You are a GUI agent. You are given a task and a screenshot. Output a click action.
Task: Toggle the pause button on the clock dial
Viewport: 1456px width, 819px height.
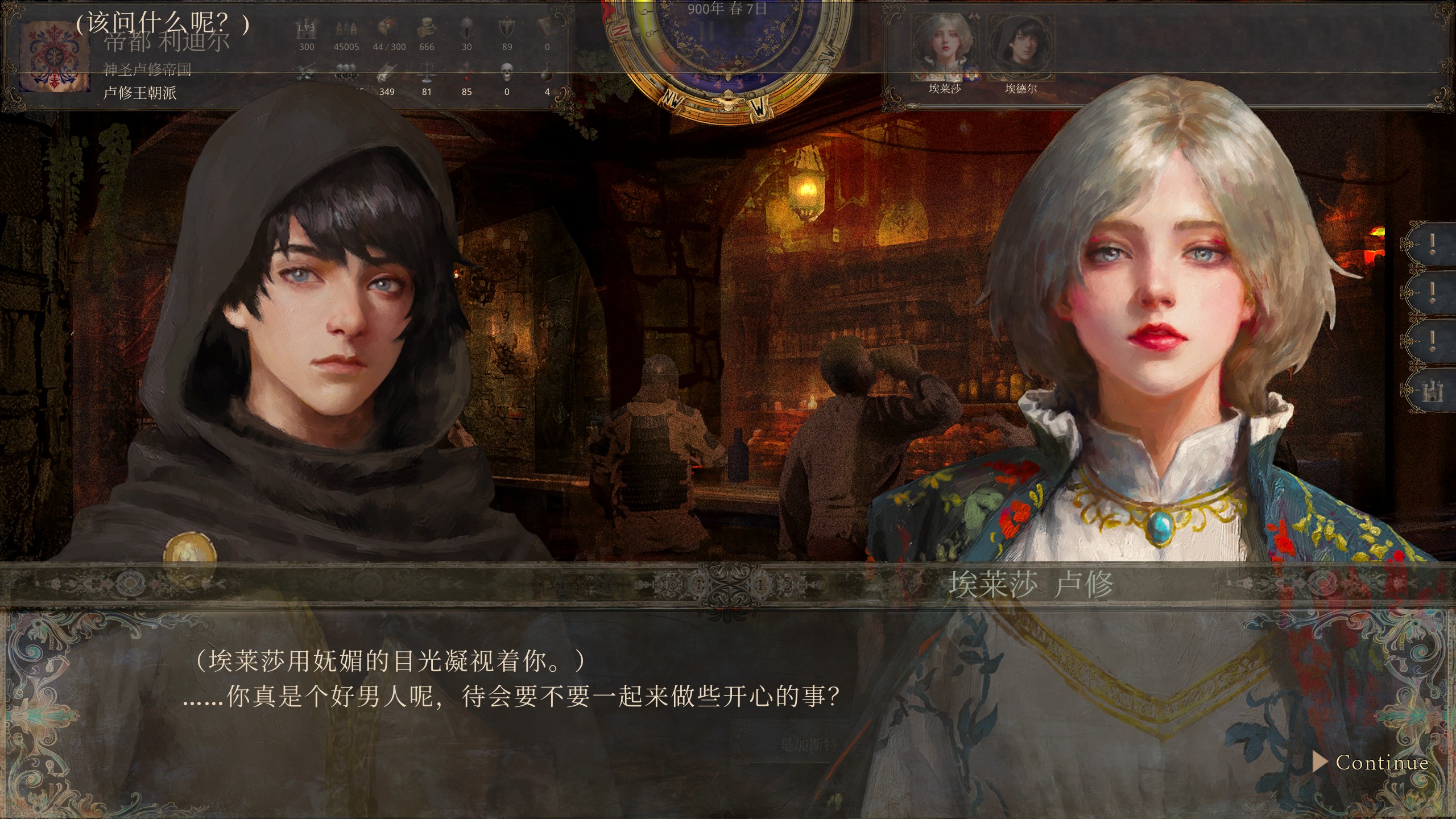[x=706, y=32]
